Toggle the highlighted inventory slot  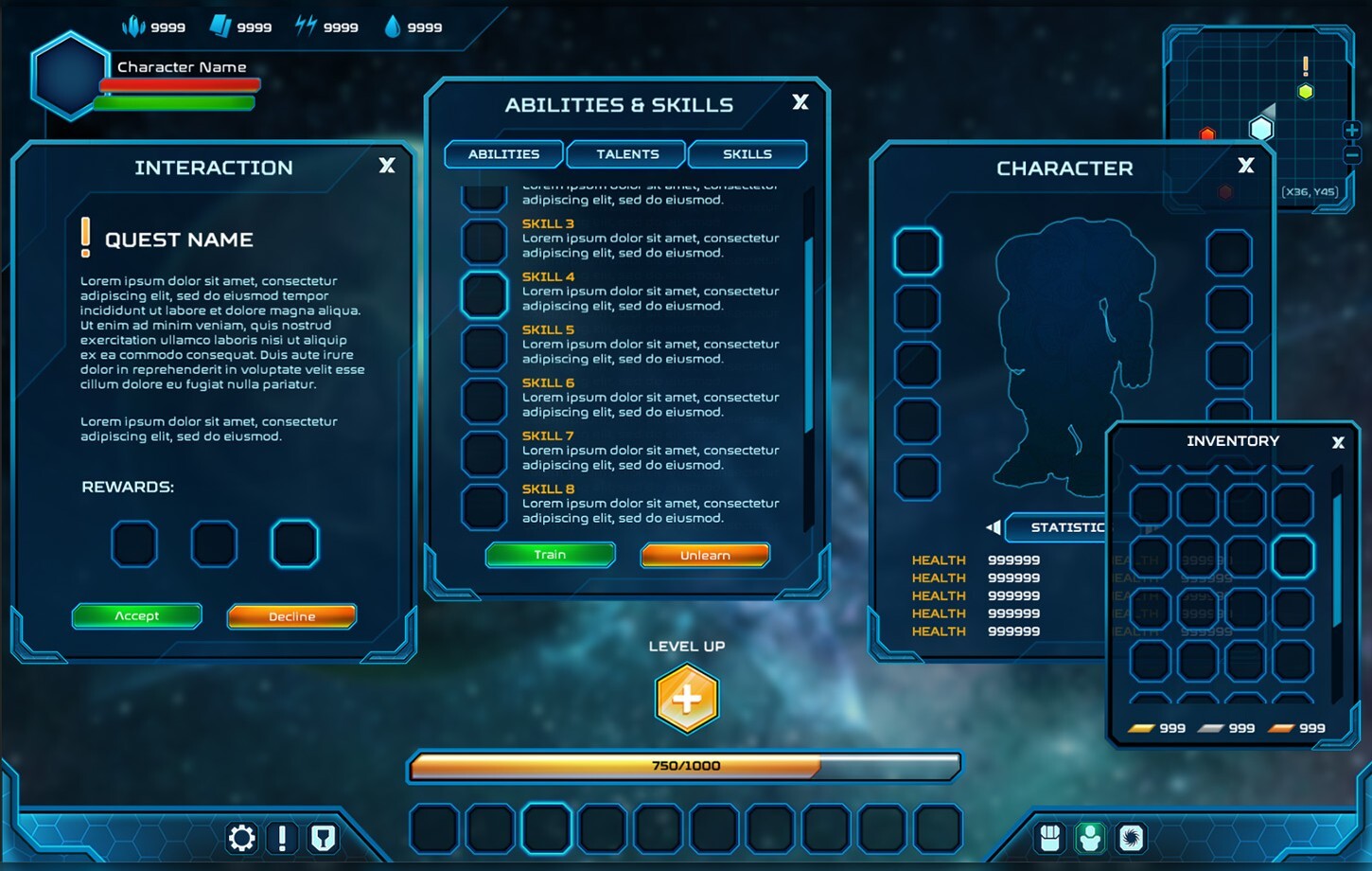(x=1293, y=557)
